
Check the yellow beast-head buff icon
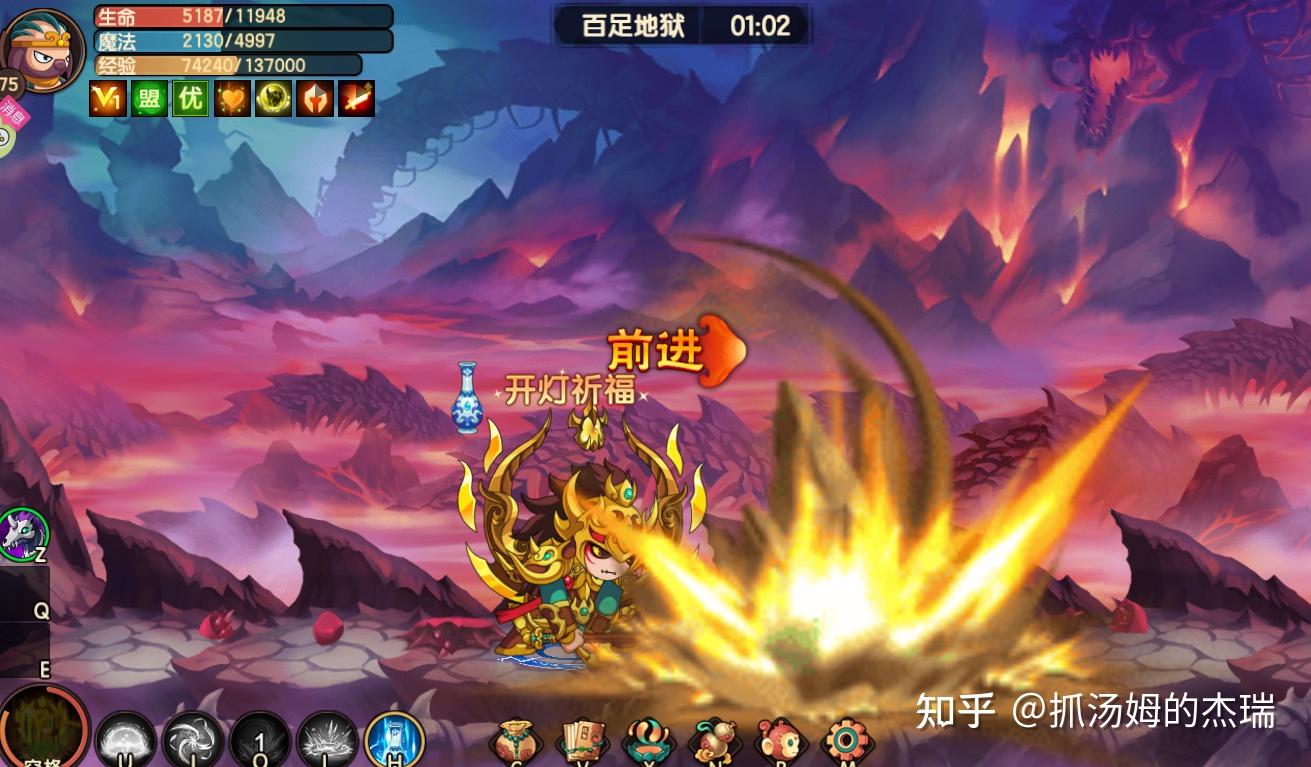tap(273, 99)
